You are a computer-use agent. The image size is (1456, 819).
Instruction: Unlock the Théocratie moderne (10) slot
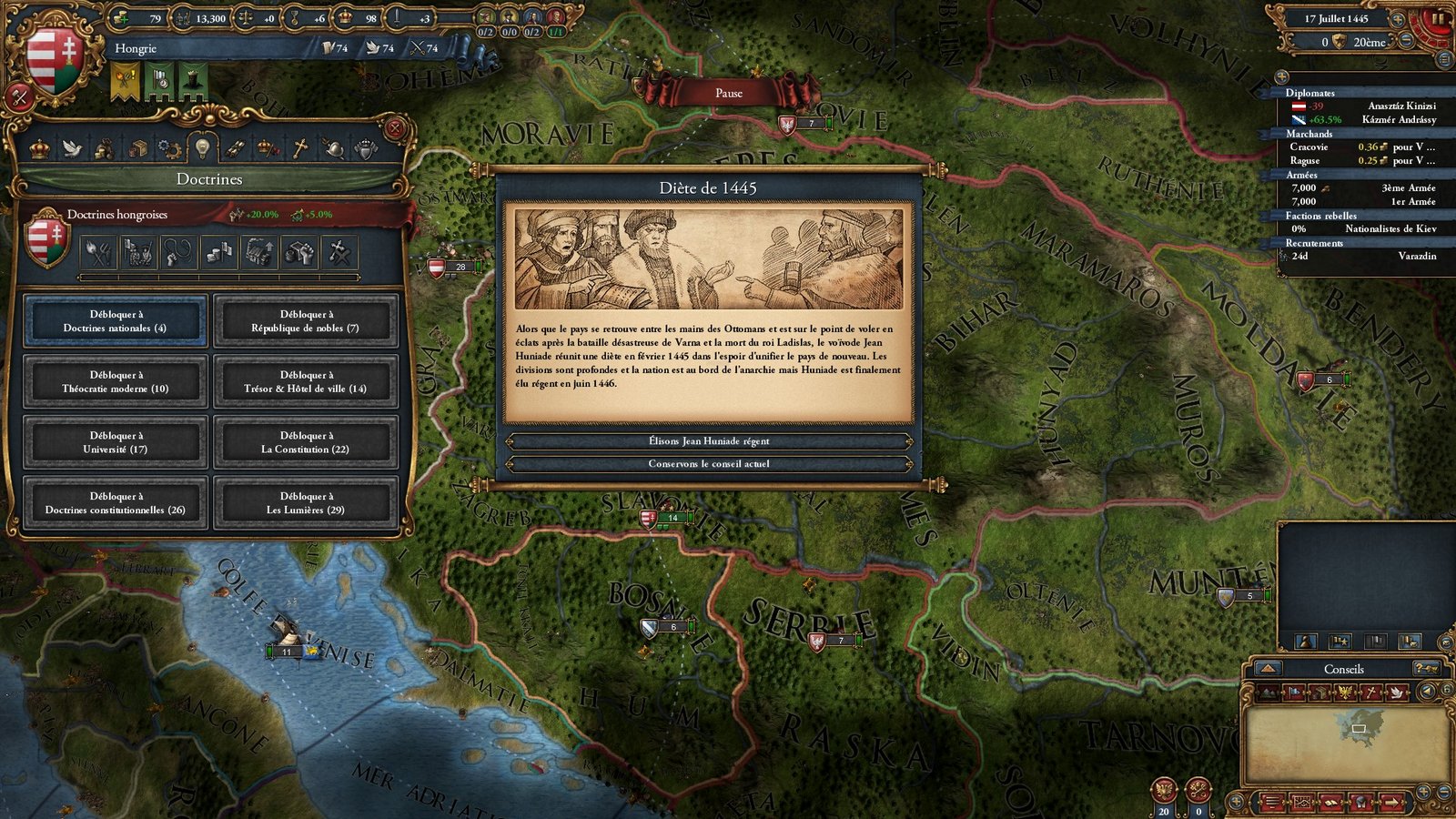[x=115, y=382]
